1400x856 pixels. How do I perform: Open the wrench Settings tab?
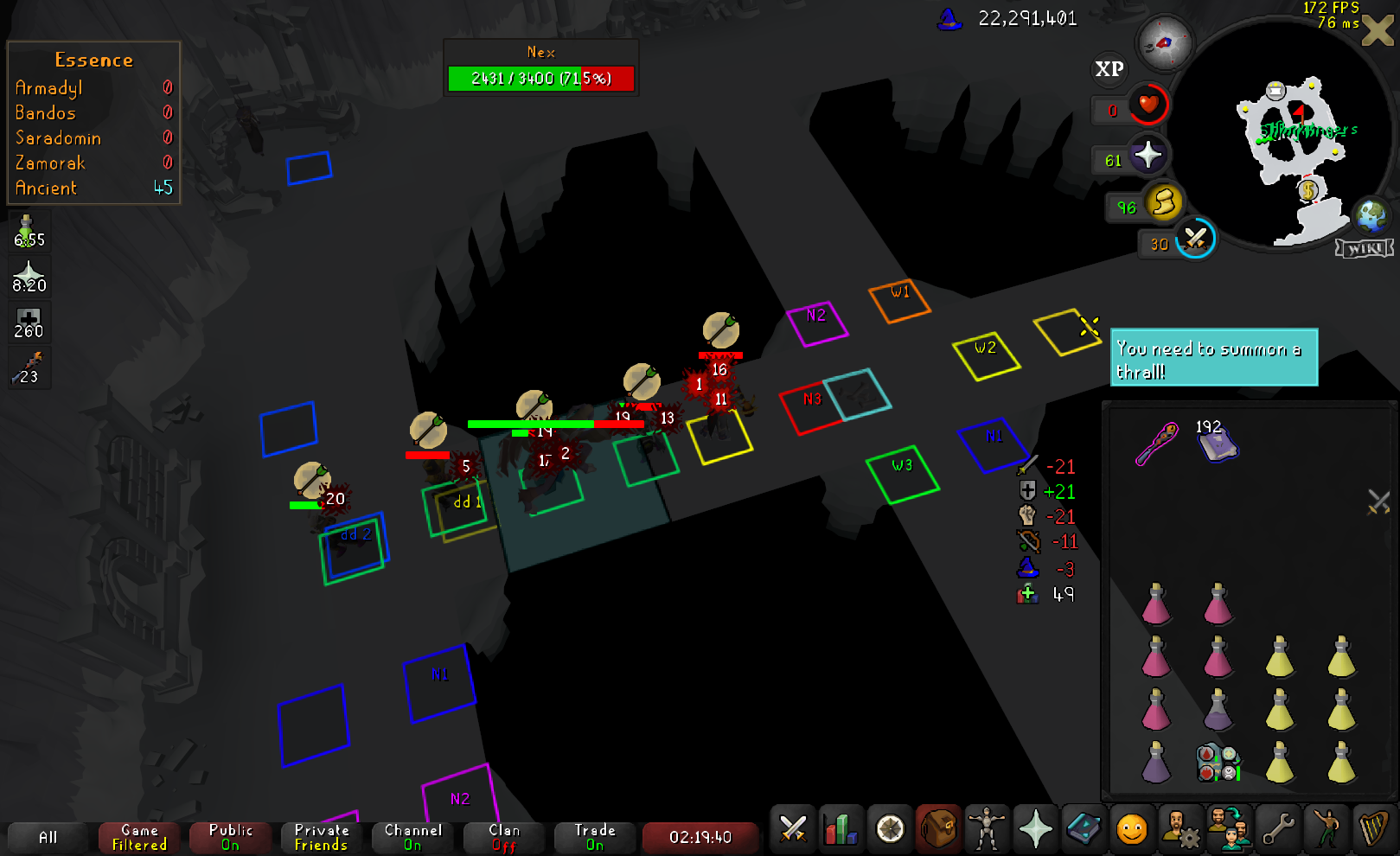click(x=1277, y=829)
